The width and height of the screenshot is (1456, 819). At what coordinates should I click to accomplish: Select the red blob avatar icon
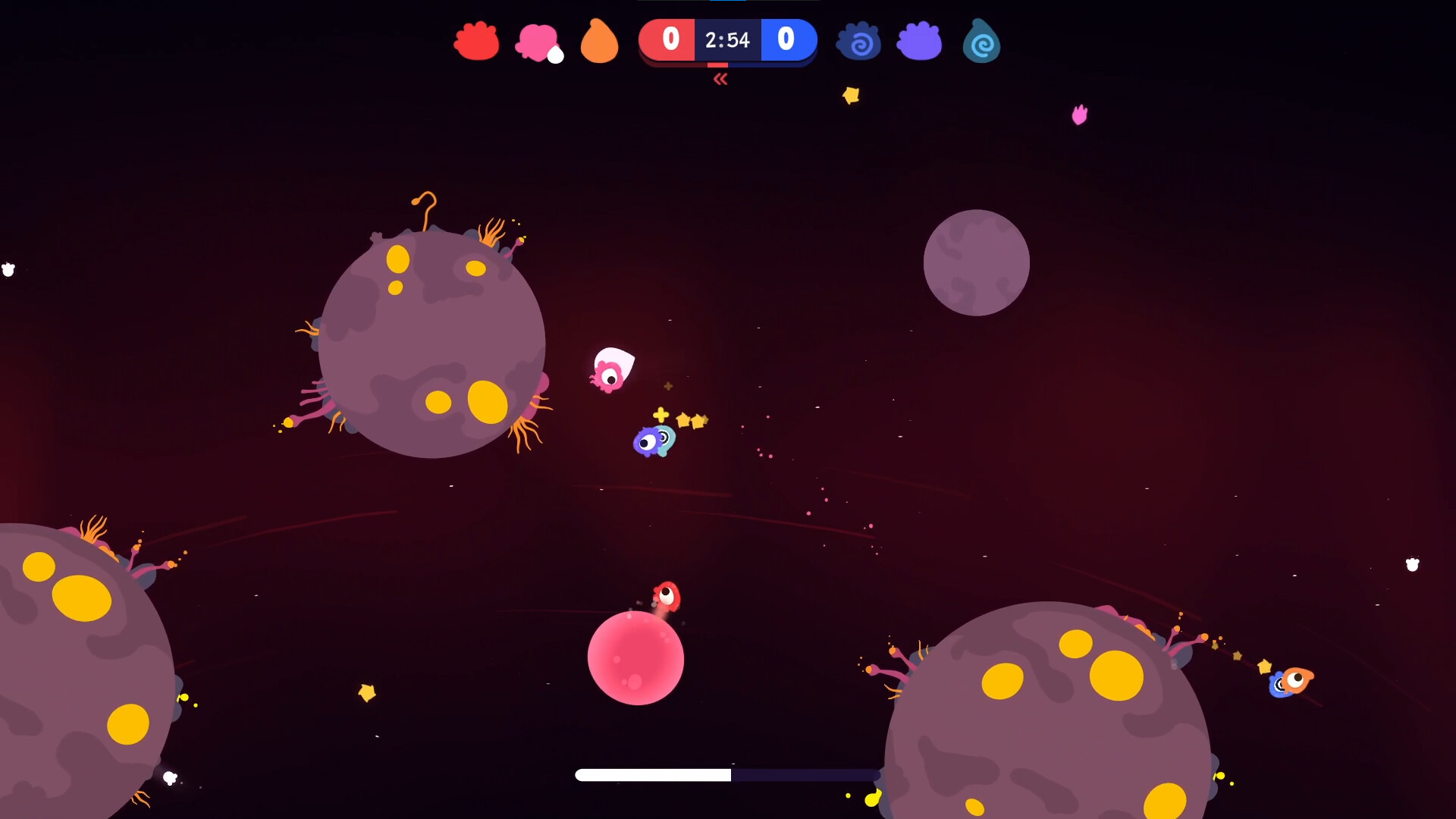click(x=475, y=42)
